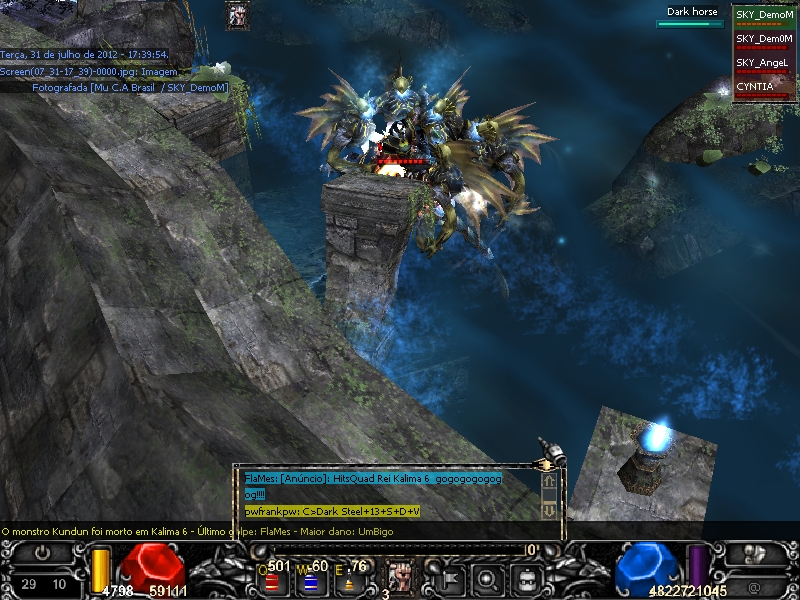
Task: Activate the fist skill icon
Action: (x=400, y=577)
